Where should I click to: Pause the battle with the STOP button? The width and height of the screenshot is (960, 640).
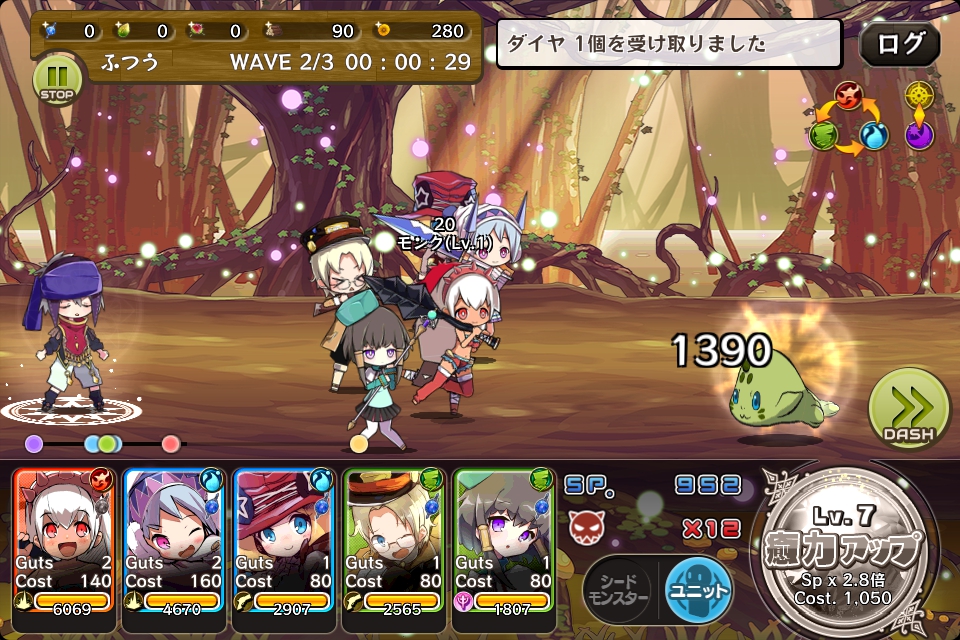(x=58, y=79)
